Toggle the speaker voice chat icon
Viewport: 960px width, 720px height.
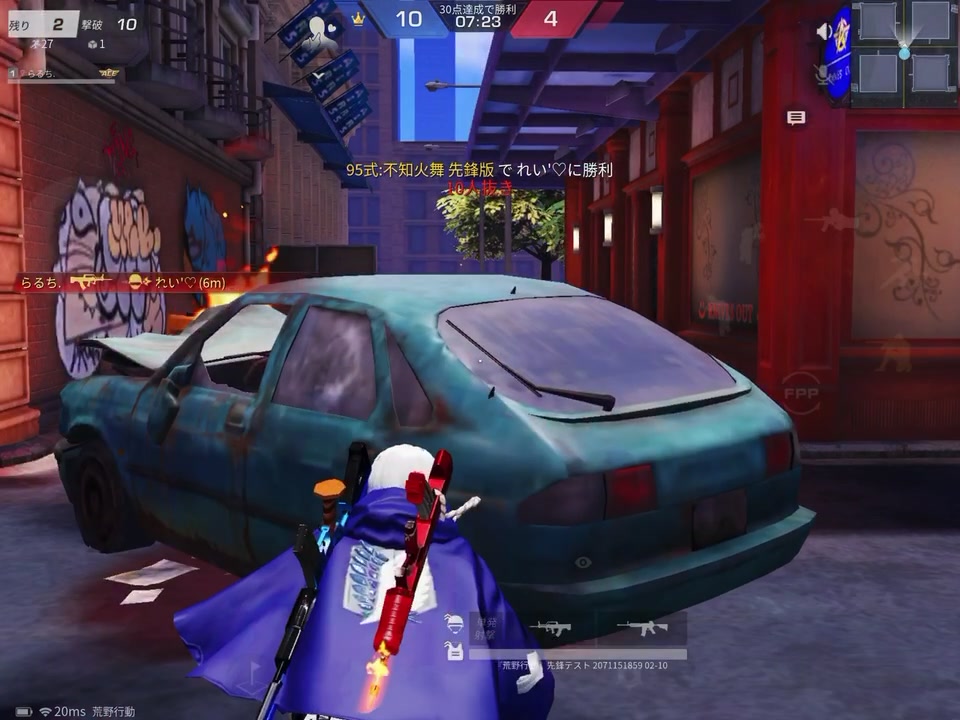pyautogui.click(x=825, y=32)
